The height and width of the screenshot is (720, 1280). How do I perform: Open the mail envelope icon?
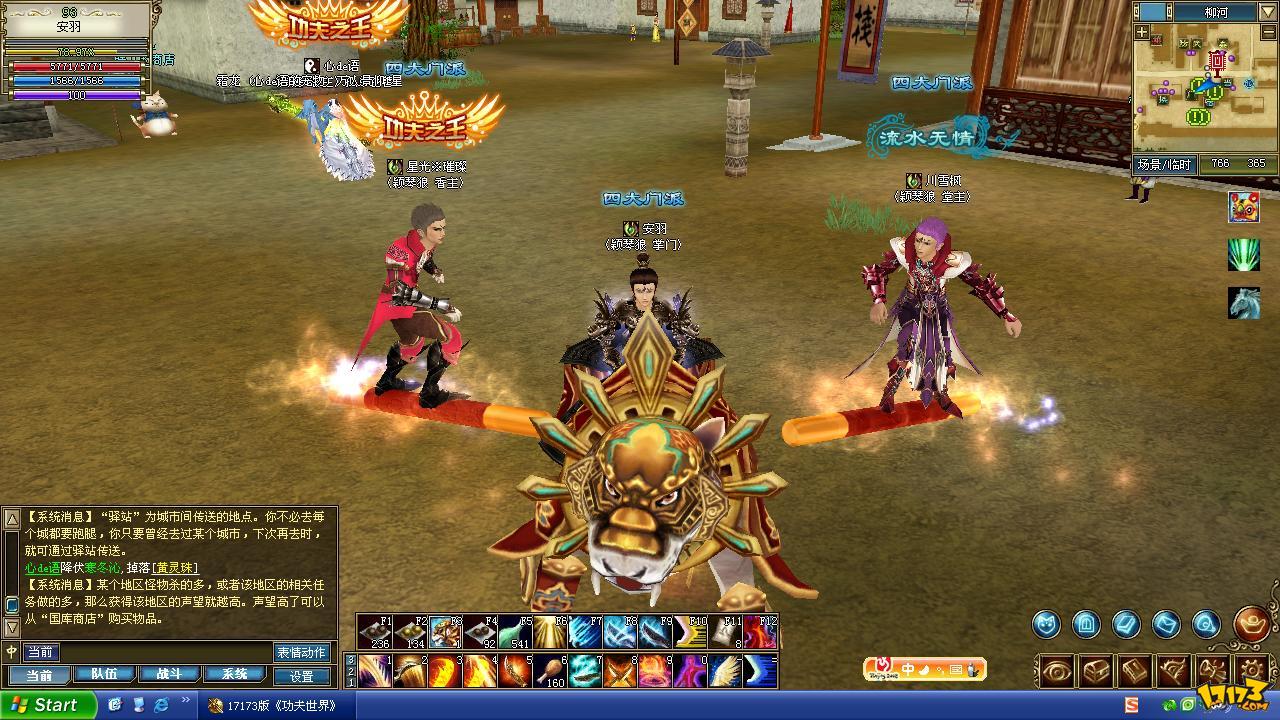click(x=1166, y=625)
